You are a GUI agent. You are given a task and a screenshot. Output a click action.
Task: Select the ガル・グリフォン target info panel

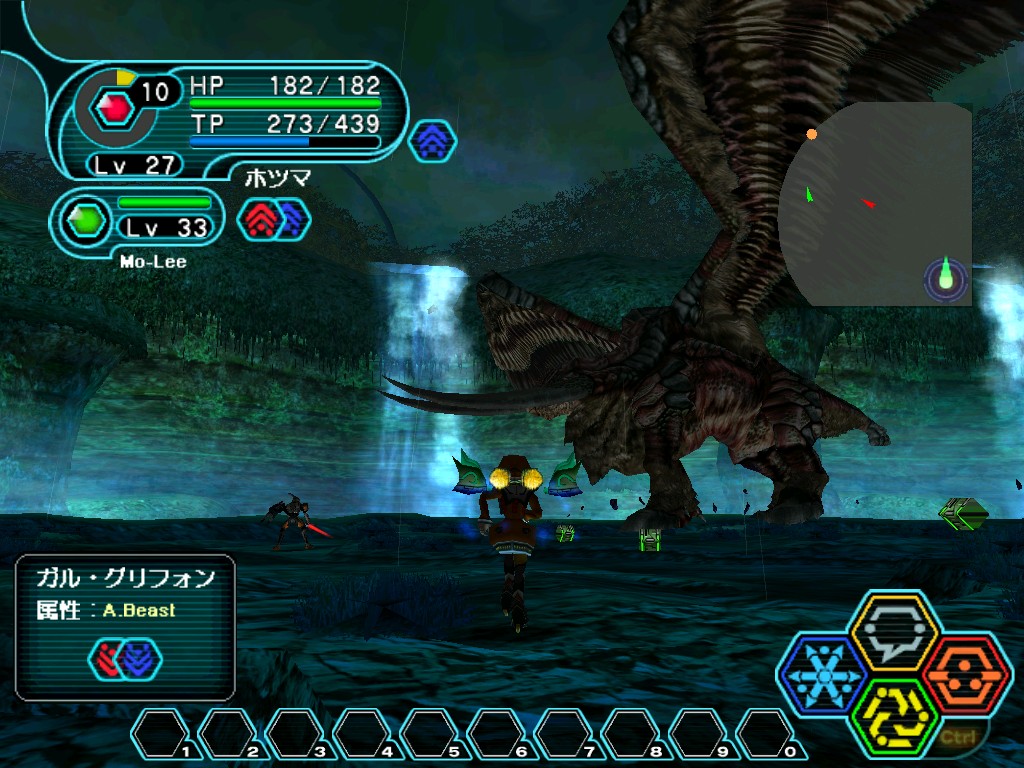pyautogui.click(x=125, y=626)
